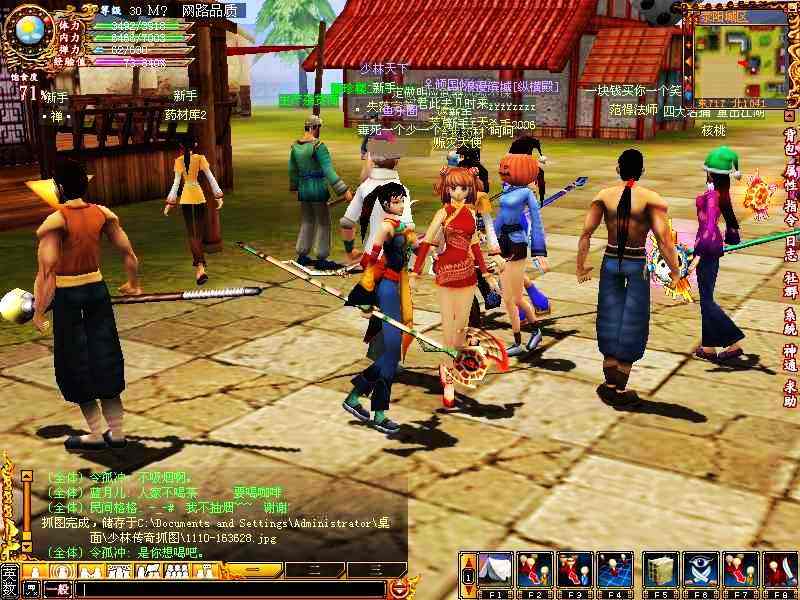This screenshot has width=800, height=600.
Task: Open the 指令 commands menu
Action: tap(790, 208)
